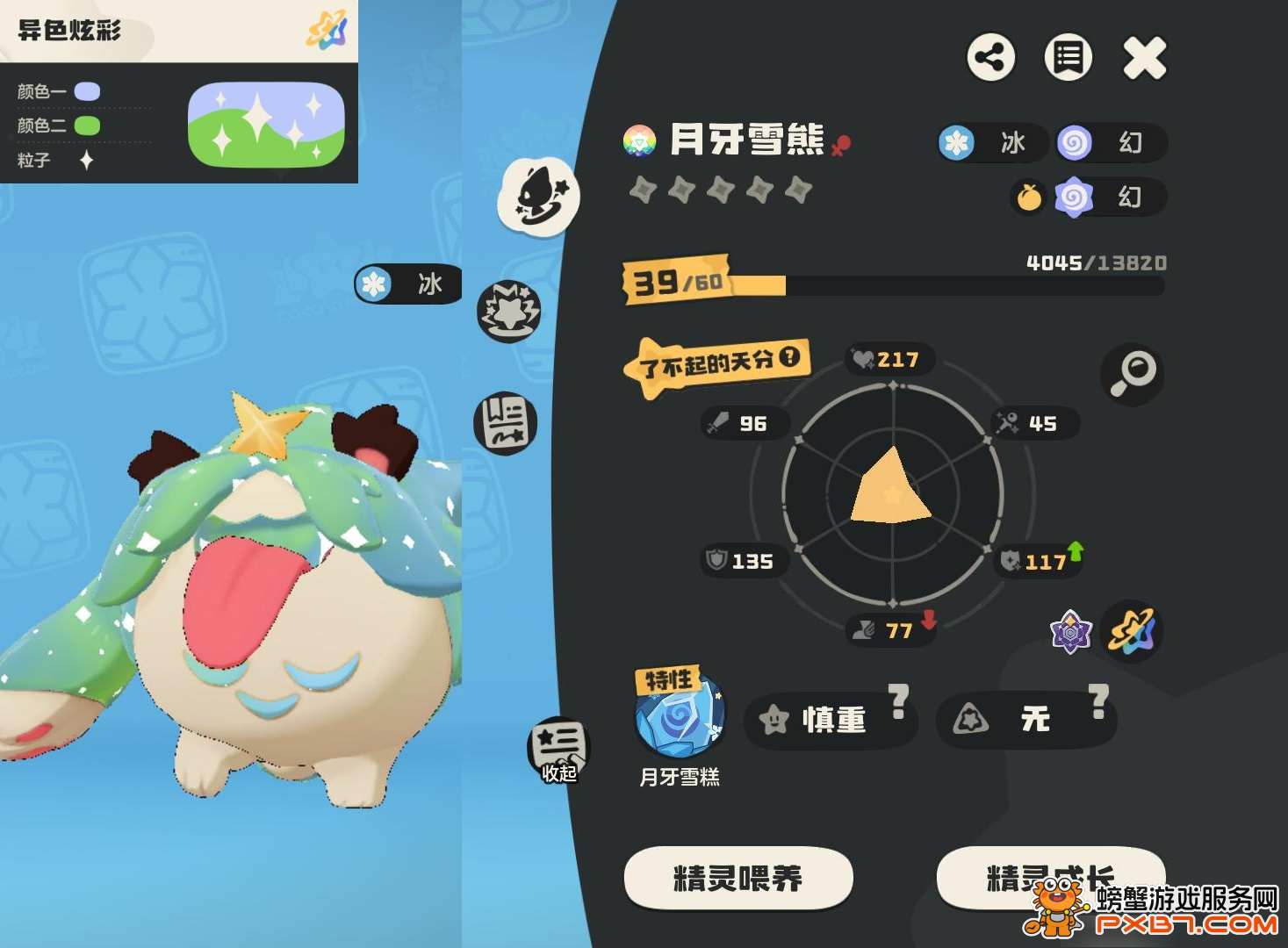Pick the 颜色一 lavender swatch
Viewport: 1288px width, 948px height.
click(87, 91)
